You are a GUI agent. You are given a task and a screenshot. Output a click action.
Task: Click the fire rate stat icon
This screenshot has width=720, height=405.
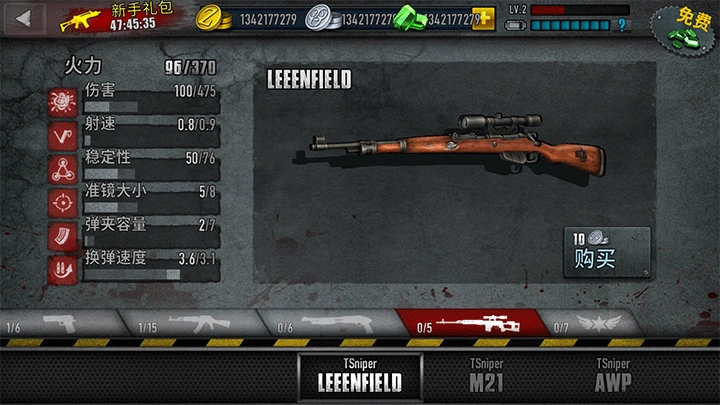63,134
